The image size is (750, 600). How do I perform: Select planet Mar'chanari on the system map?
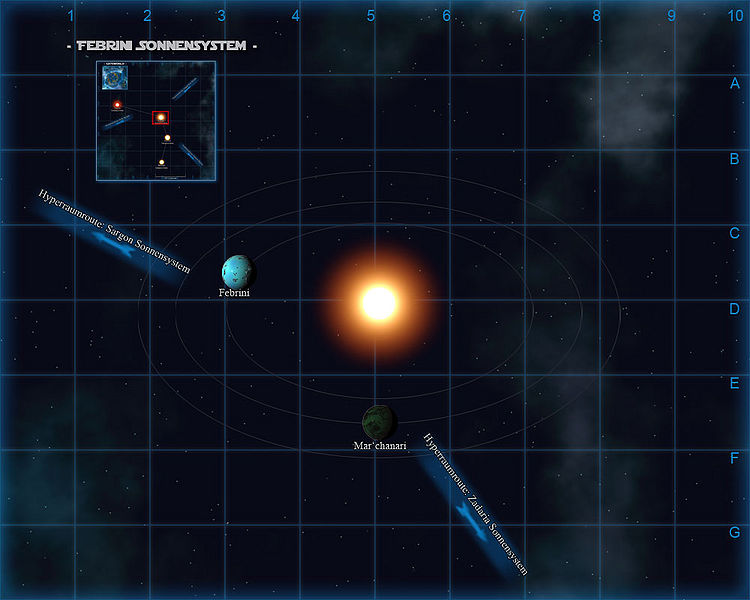pyautogui.click(x=380, y=421)
